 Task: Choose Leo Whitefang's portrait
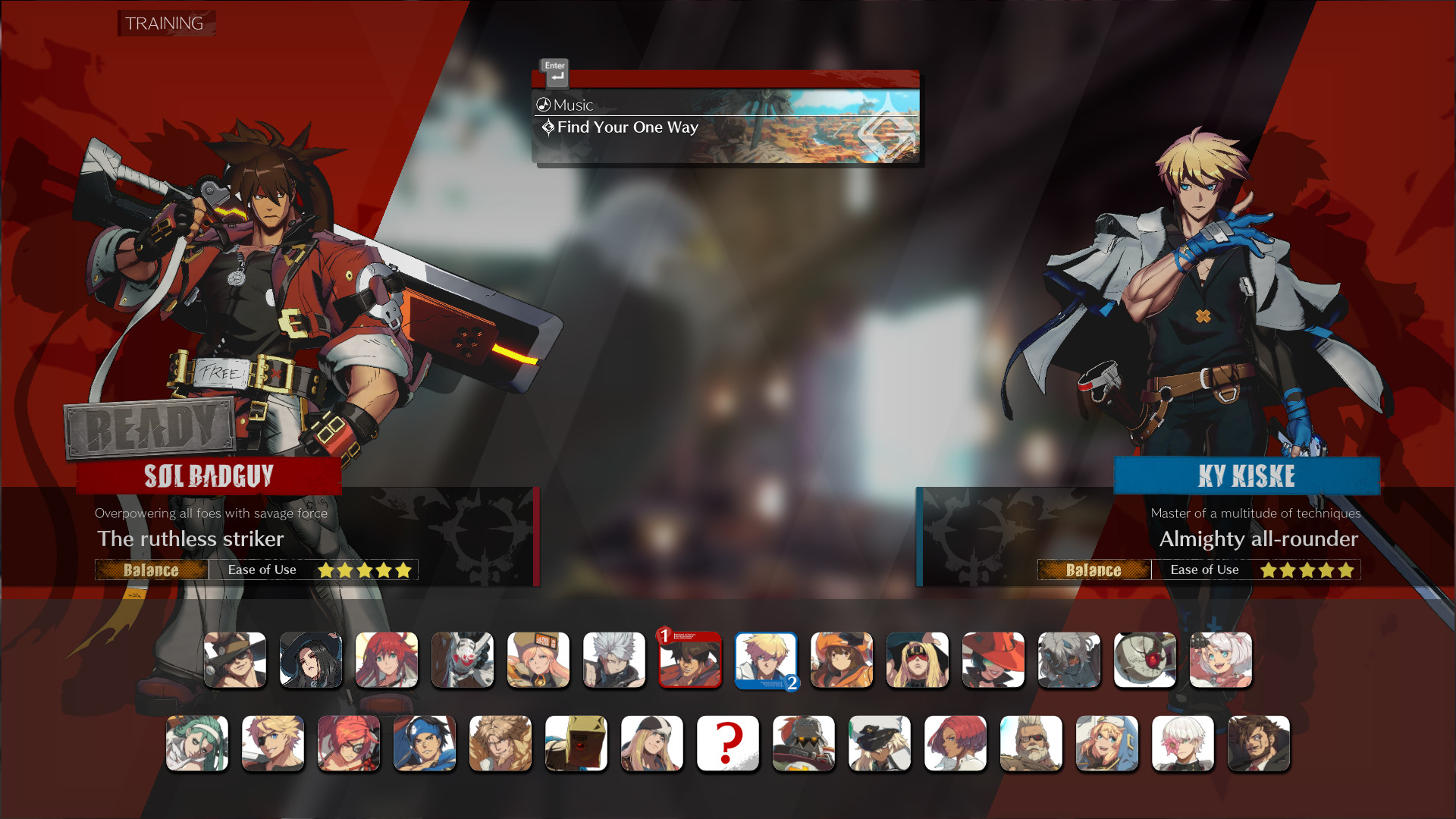click(x=500, y=743)
